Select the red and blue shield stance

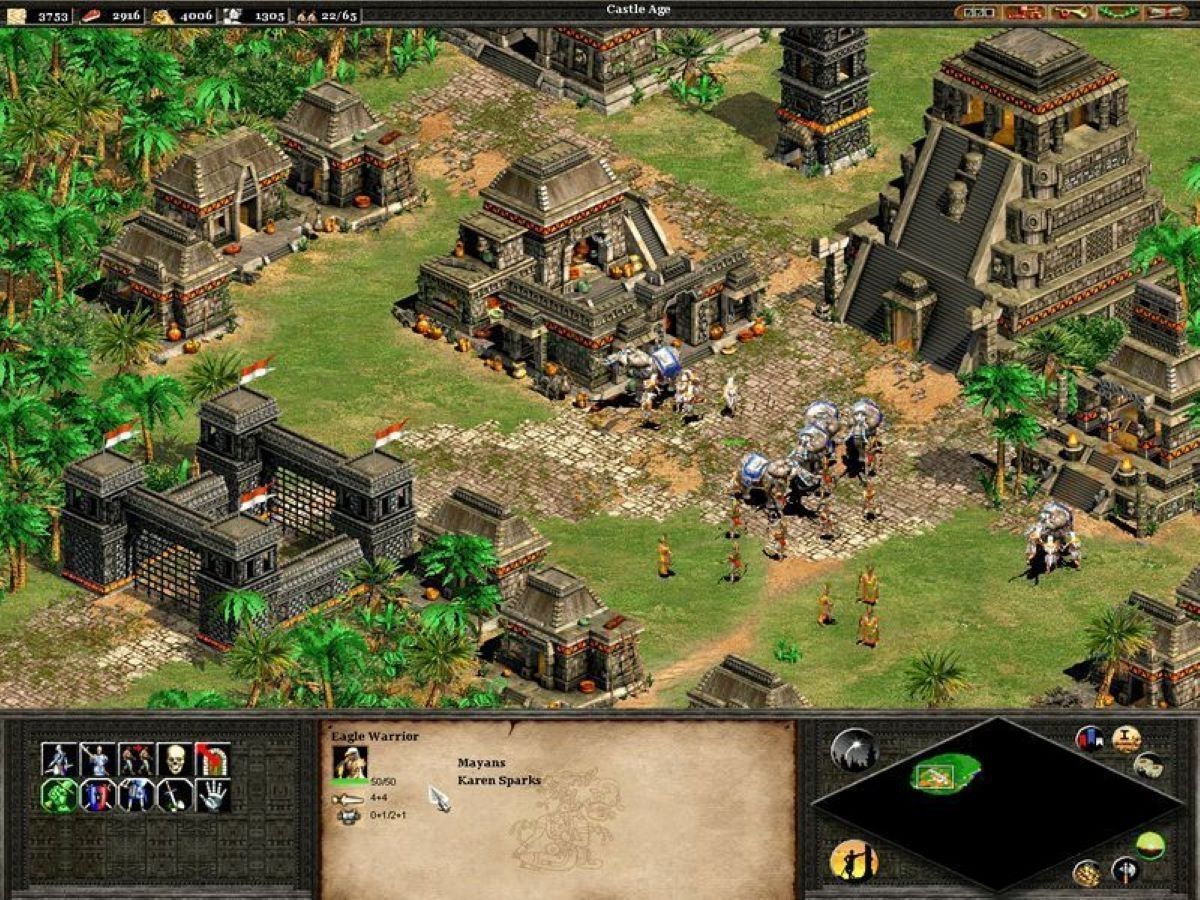(x=98, y=796)
